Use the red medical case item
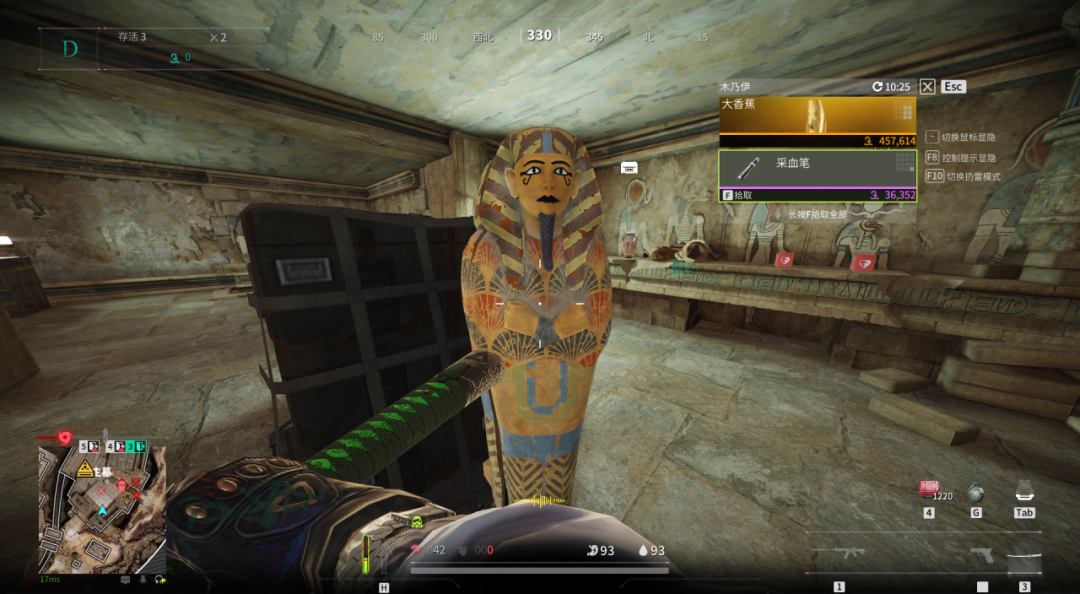 click(928, 490)
